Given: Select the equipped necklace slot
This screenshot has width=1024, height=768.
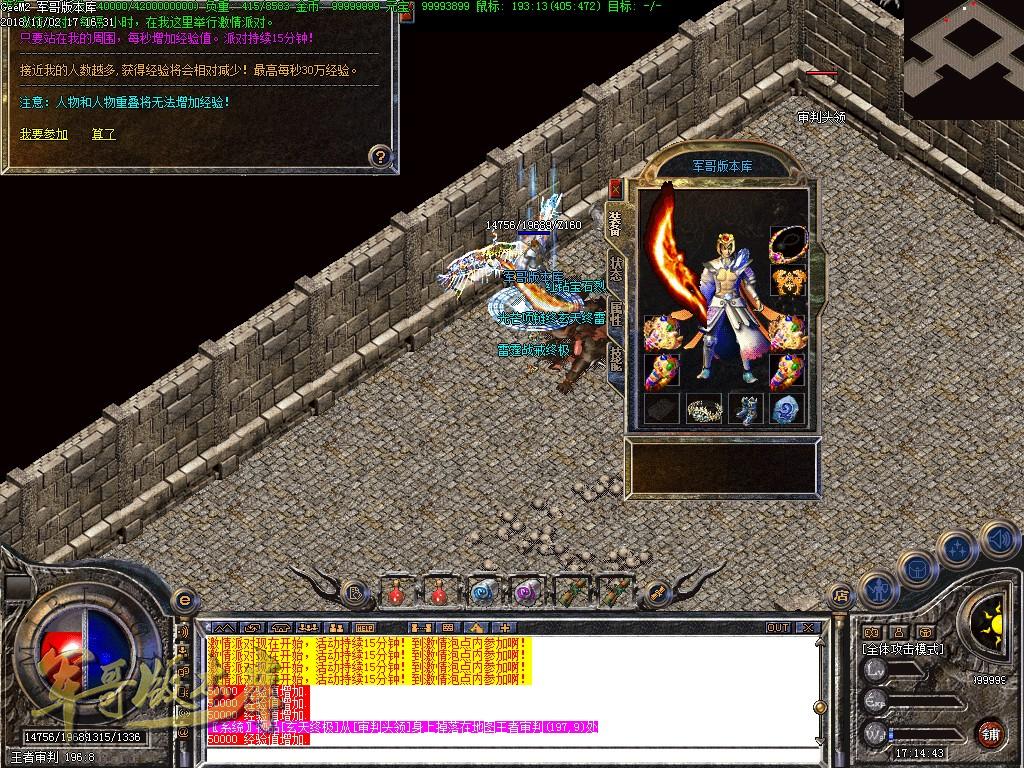Looking at the screenshot, I should tap(787, 242).
